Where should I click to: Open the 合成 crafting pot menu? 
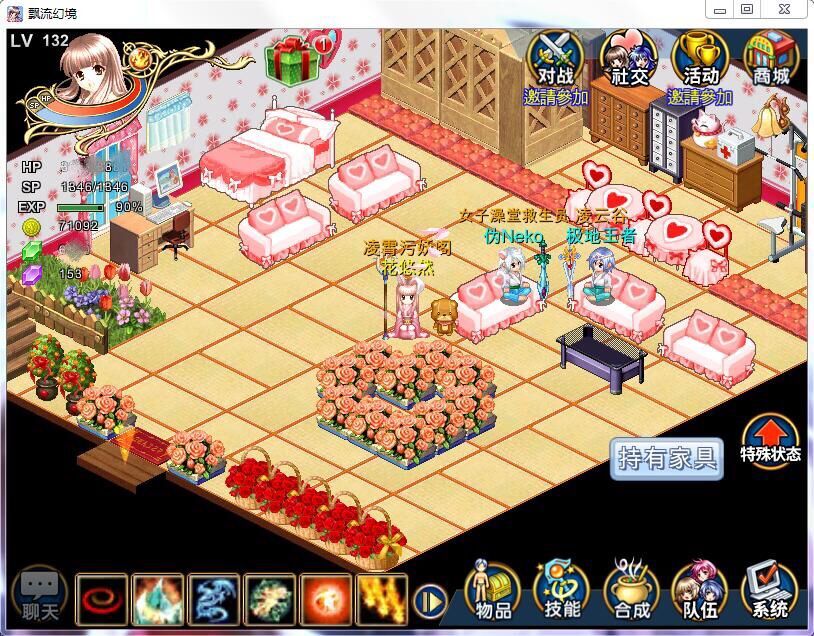[631, 591]
